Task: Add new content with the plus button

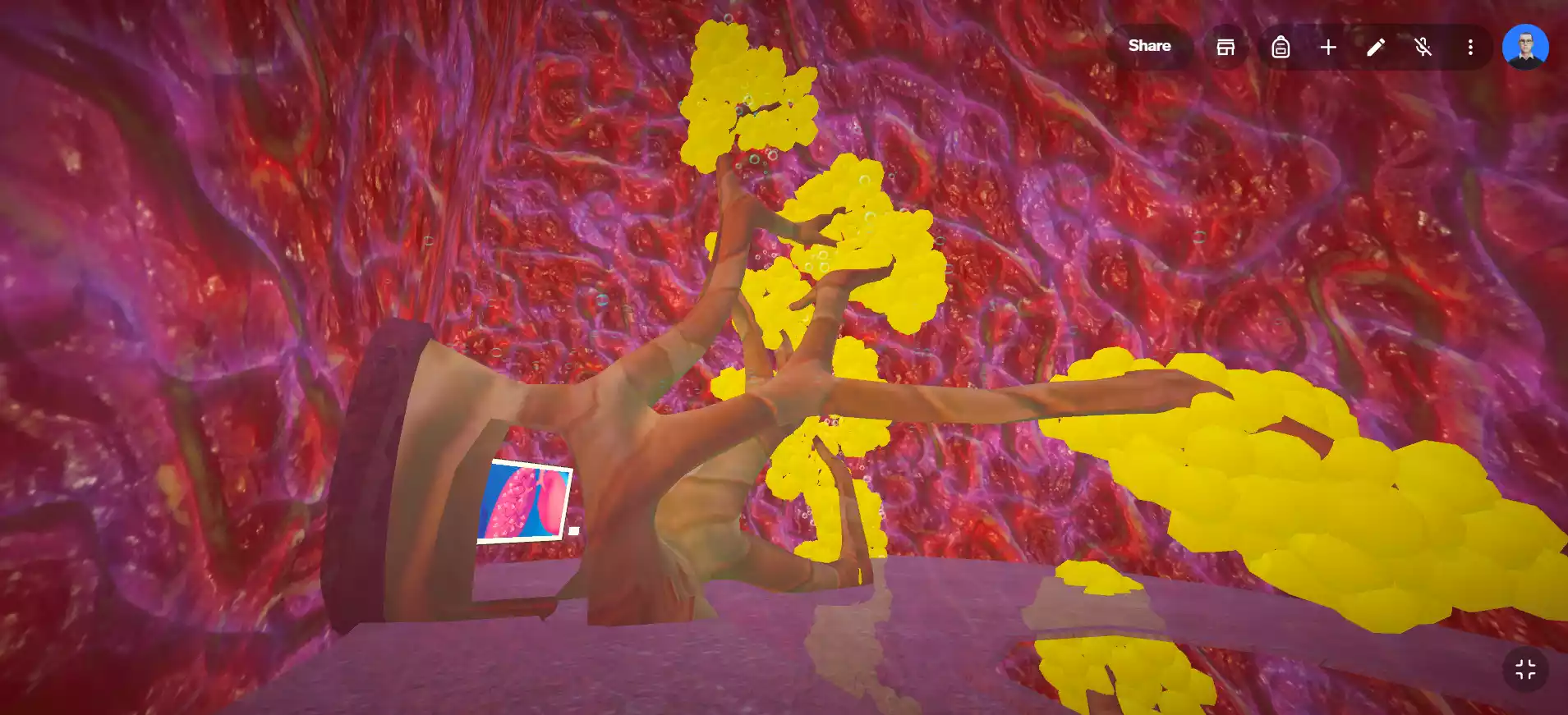Action: (1328, 47)
